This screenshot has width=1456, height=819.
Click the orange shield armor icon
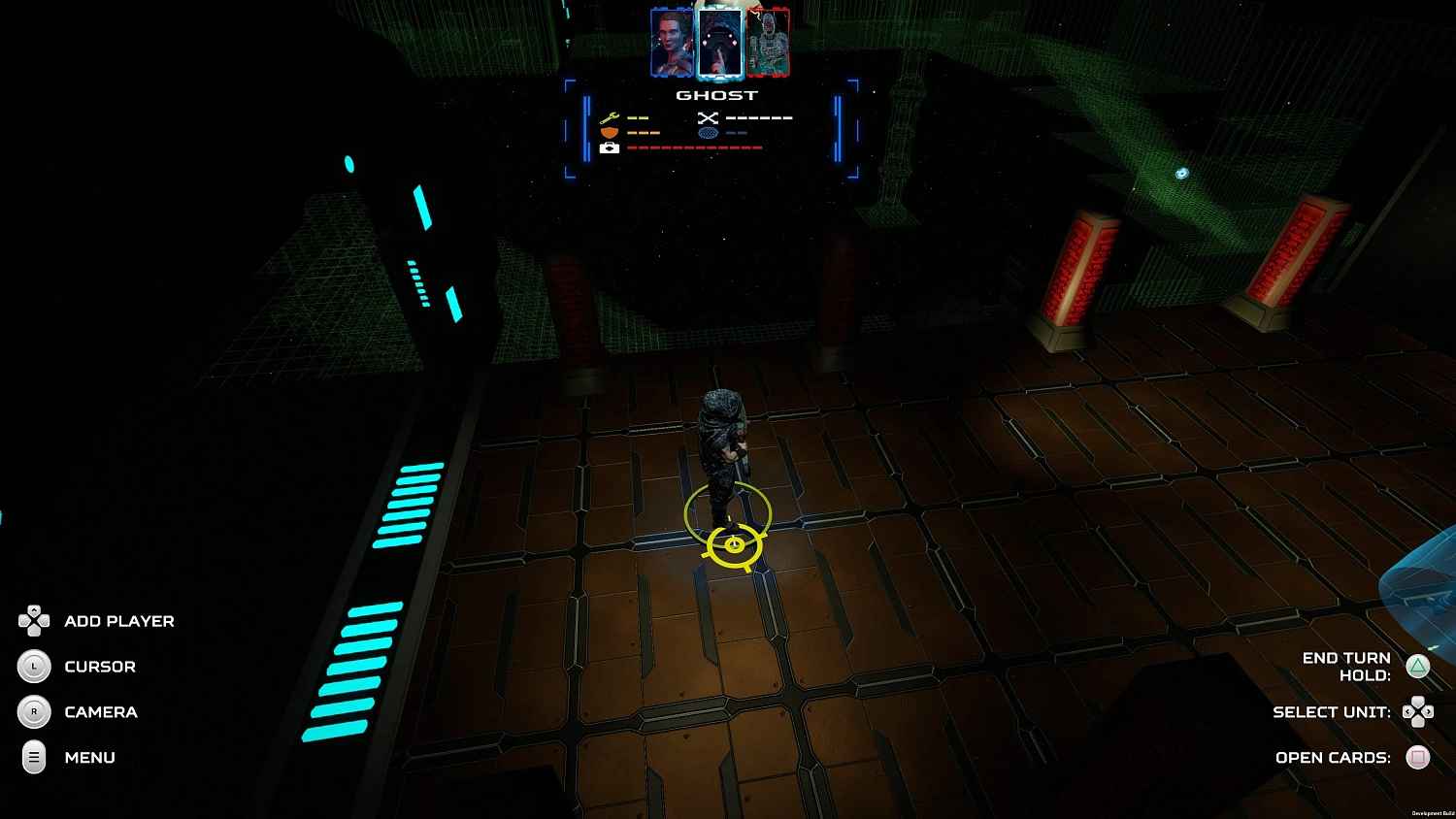[x=610, y=133]
